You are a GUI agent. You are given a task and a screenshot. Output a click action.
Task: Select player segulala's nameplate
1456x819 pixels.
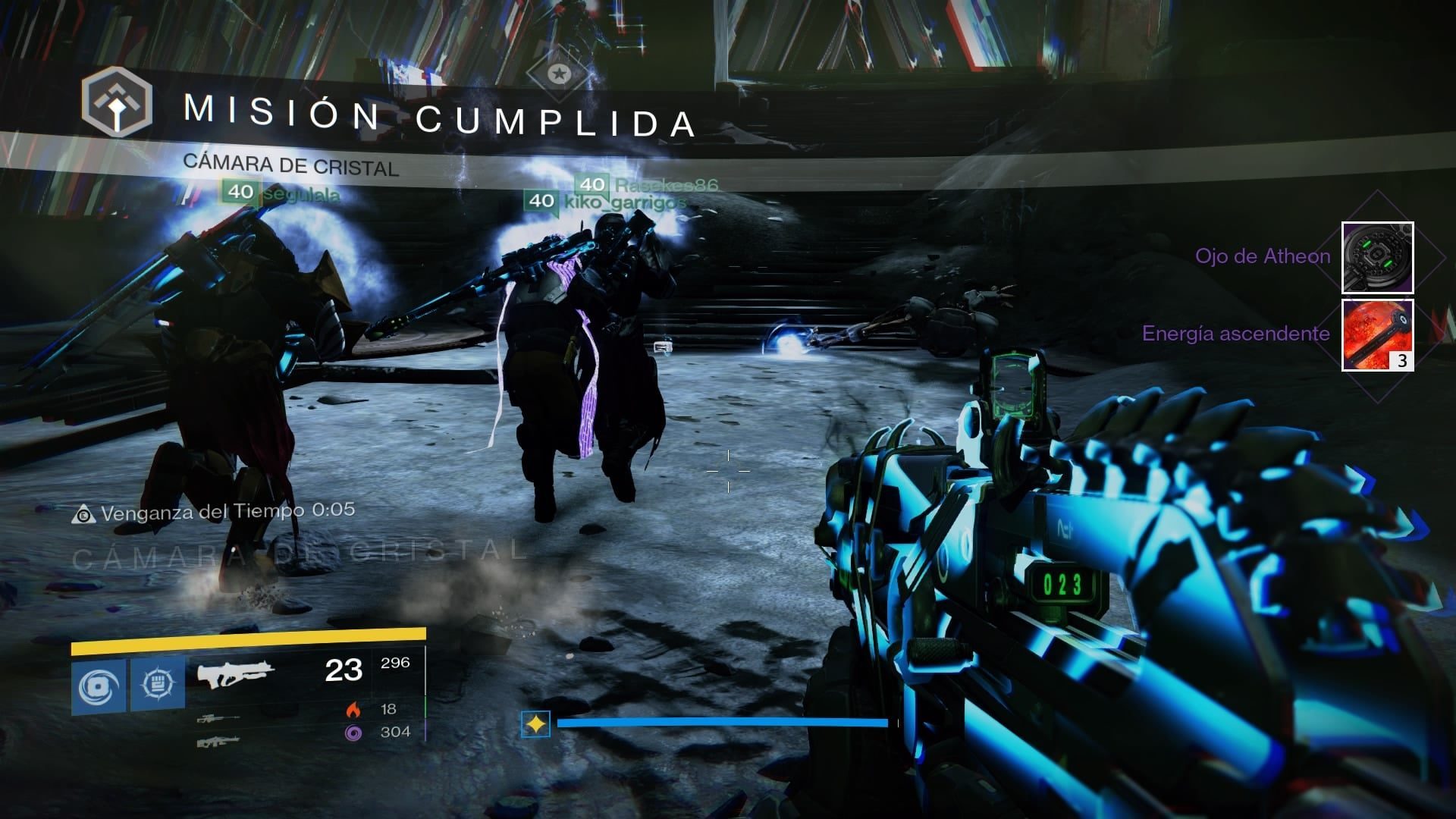pos(282,193)
